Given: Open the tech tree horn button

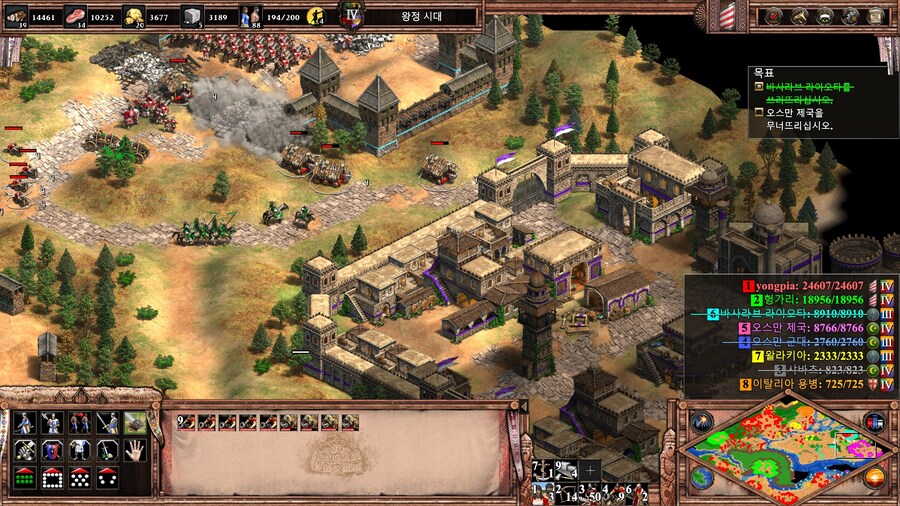Looking at the screenshot, I should [x=800, y=15].
